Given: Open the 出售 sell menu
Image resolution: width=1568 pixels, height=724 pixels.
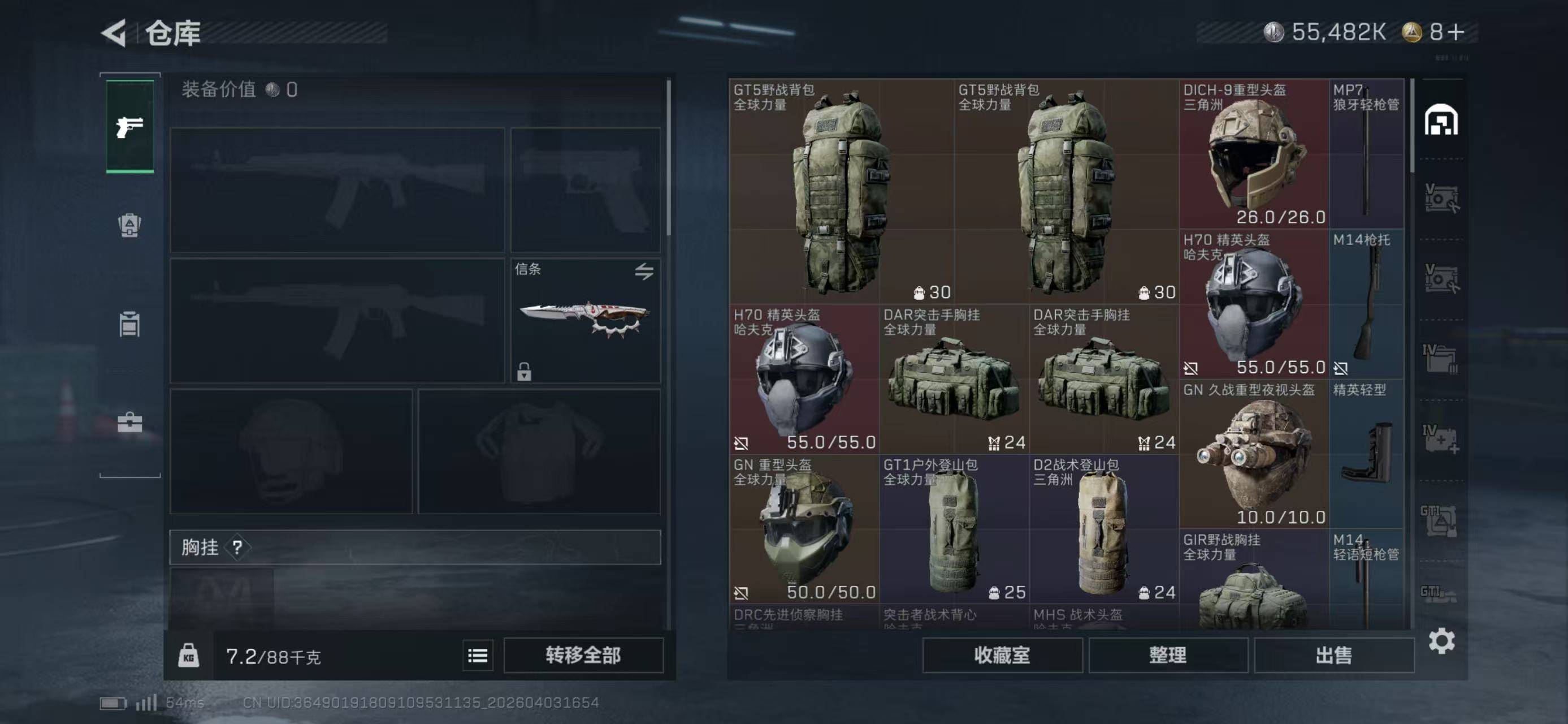Looking at the screenshot, I should (x=1333, y=655).
